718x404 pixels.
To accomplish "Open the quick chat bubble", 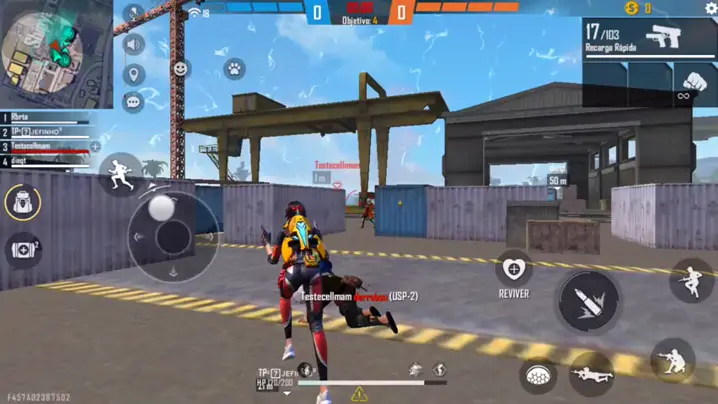I will coord(133,101).
